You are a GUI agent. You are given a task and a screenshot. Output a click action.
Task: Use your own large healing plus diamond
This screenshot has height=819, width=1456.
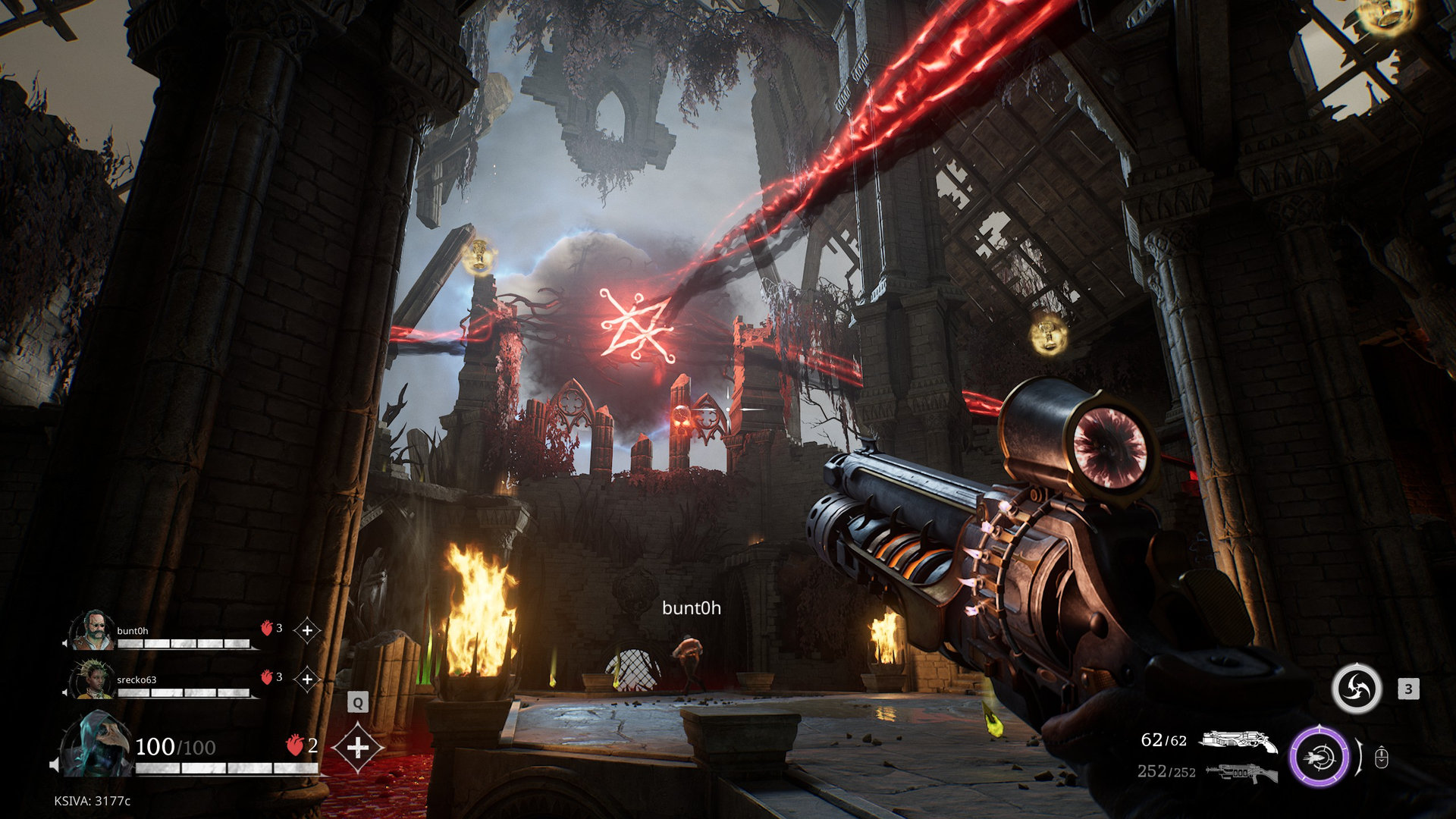(x=358, y=748)
